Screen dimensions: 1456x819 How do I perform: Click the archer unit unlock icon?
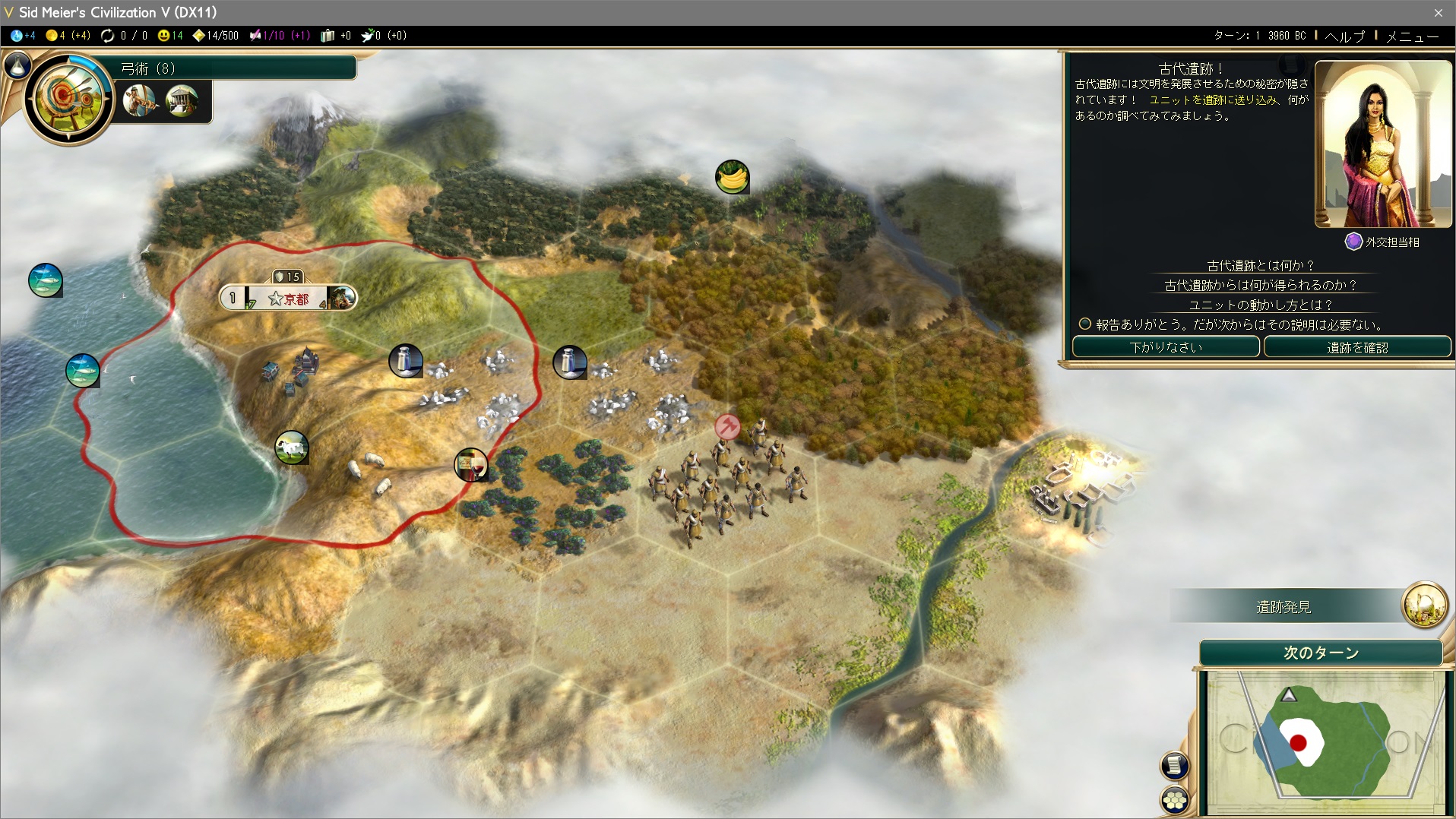coord(139,100)
